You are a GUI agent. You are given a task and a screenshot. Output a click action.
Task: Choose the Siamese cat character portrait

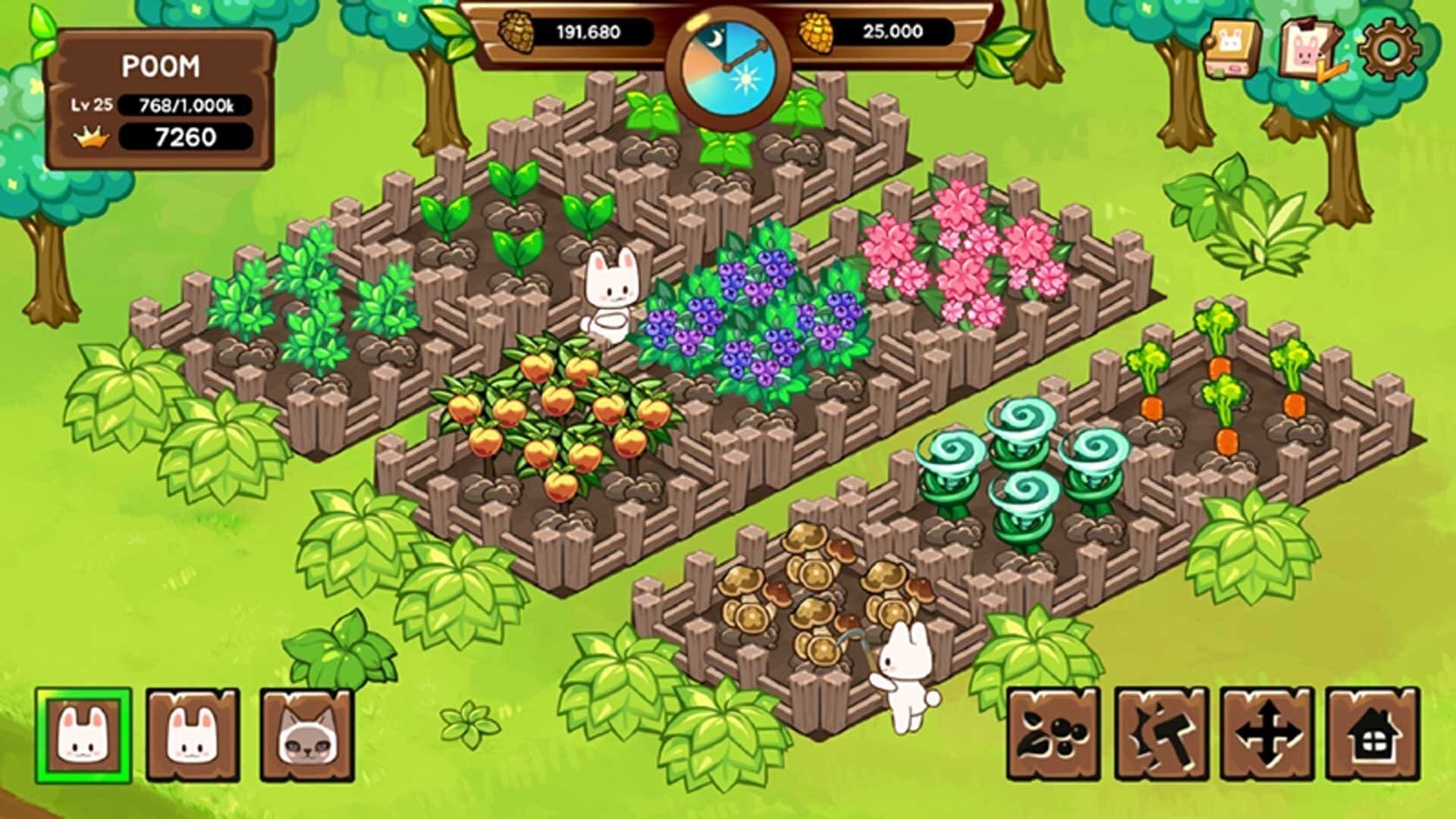(306, 735)
